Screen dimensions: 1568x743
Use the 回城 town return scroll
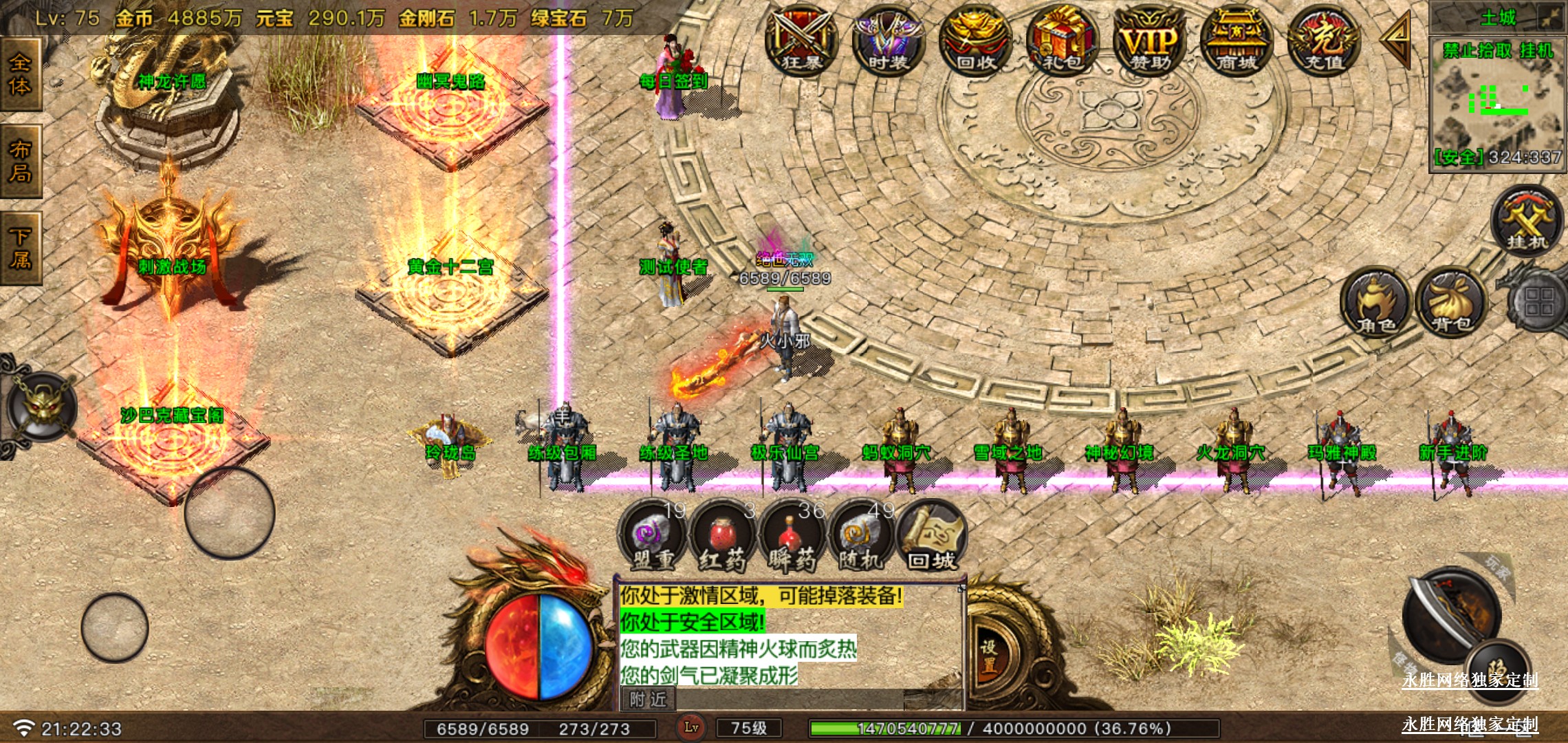(x=931, y=537)
